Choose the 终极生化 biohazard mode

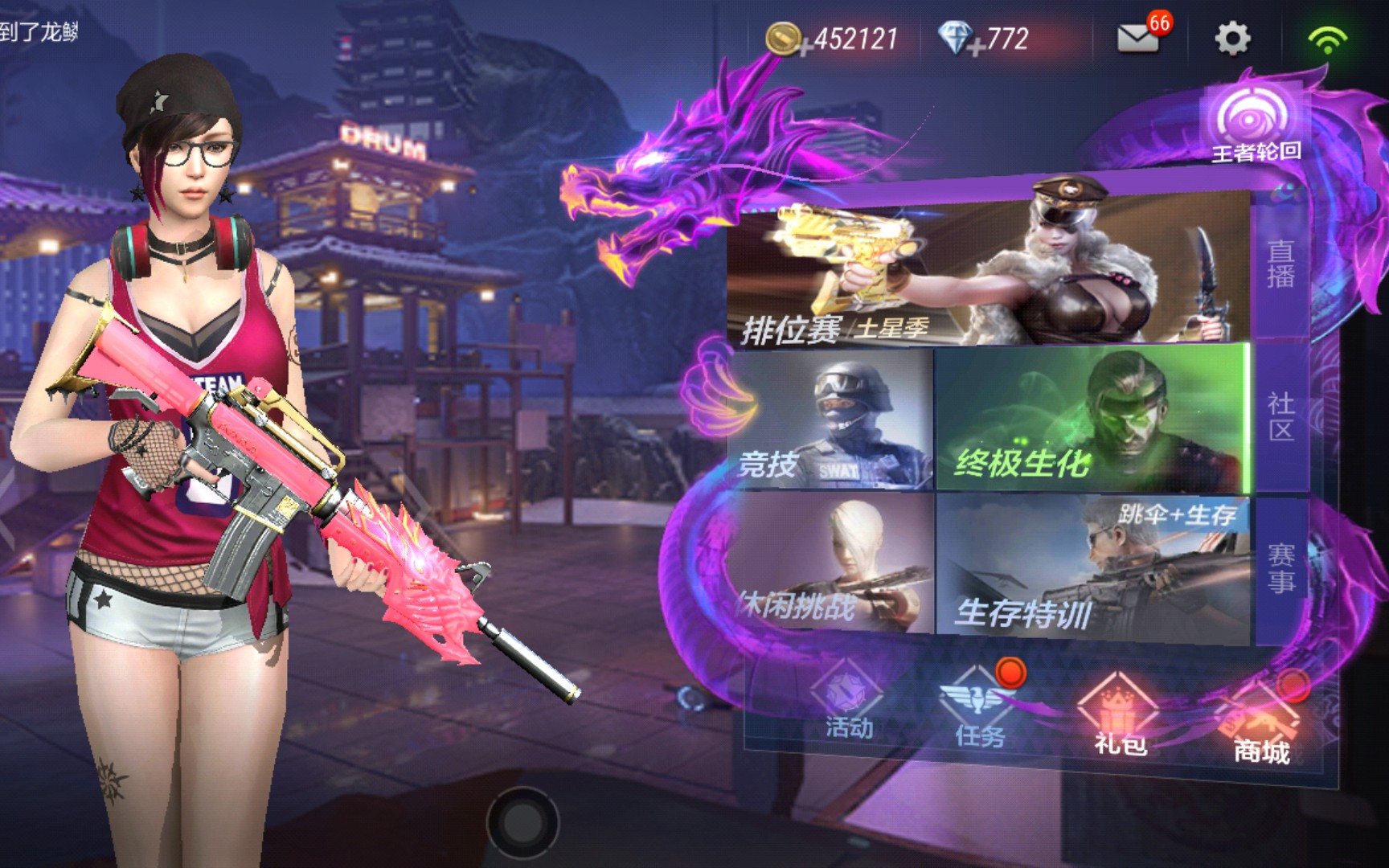tap(1092, 419)
